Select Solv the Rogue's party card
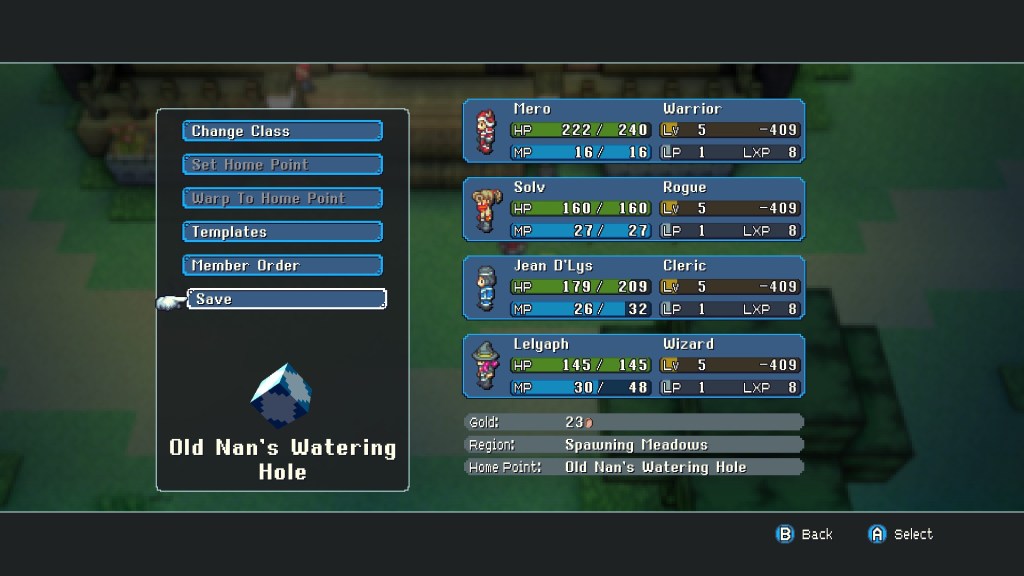Viewport: 1024px width, 576px height. (634, 209)
